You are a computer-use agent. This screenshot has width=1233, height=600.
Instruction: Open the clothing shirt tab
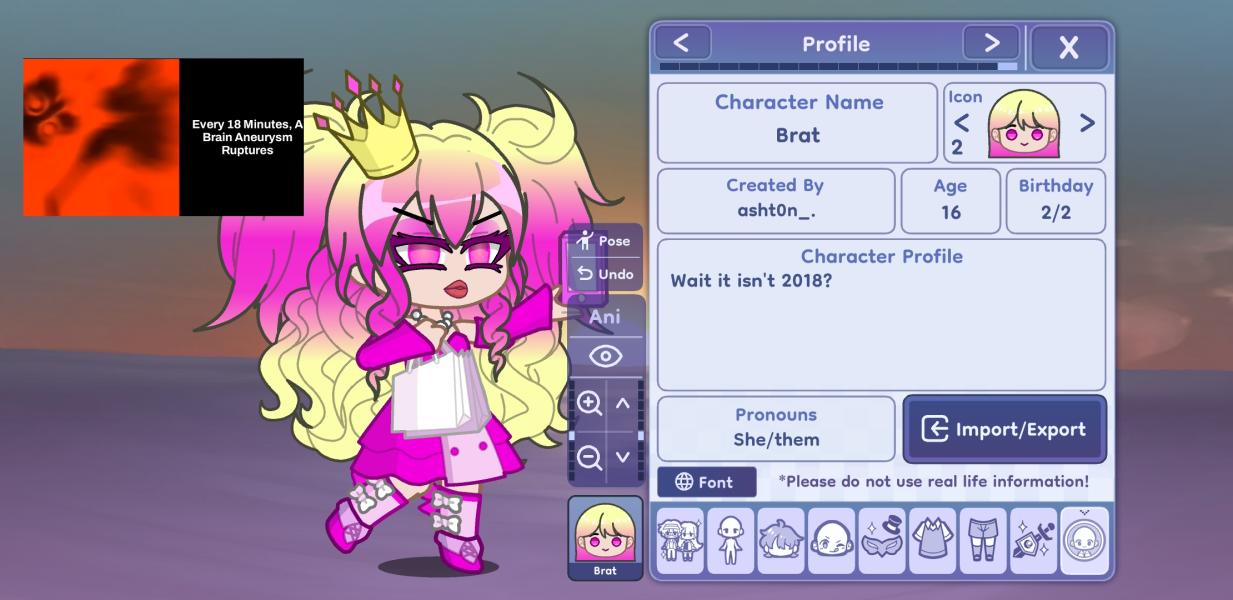point(932,541)
